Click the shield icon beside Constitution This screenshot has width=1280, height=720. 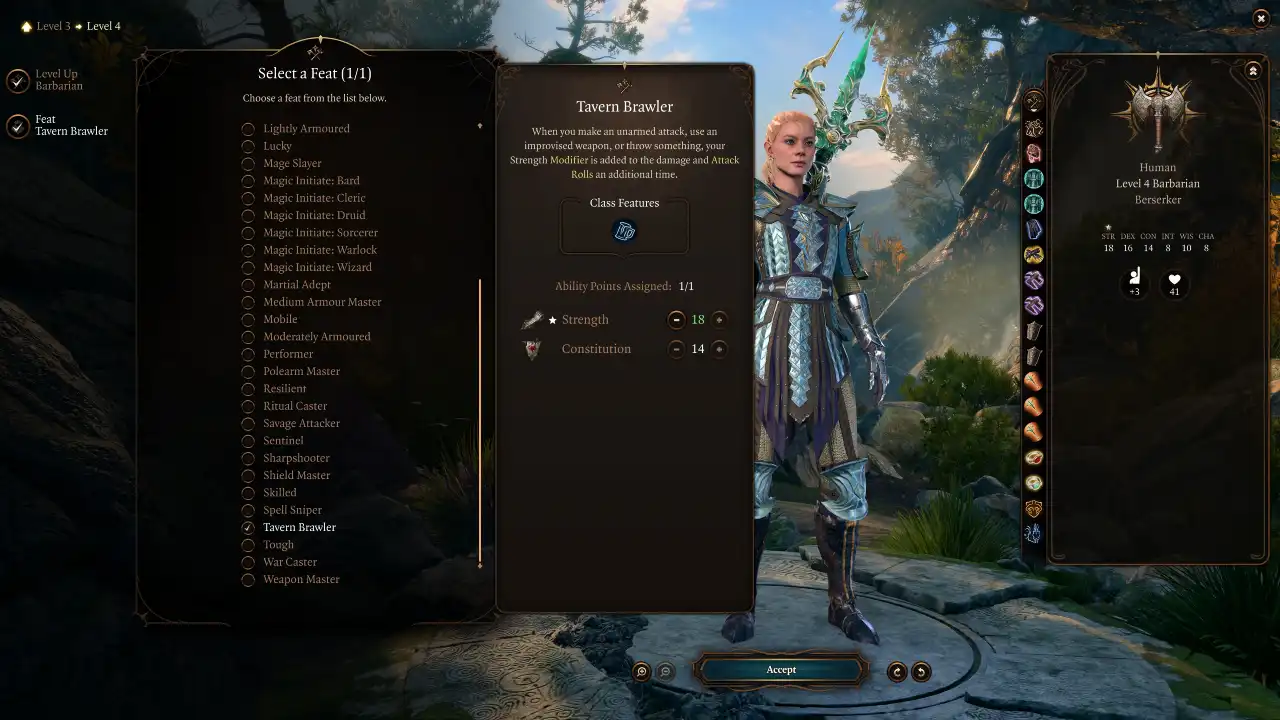point(532,348)
